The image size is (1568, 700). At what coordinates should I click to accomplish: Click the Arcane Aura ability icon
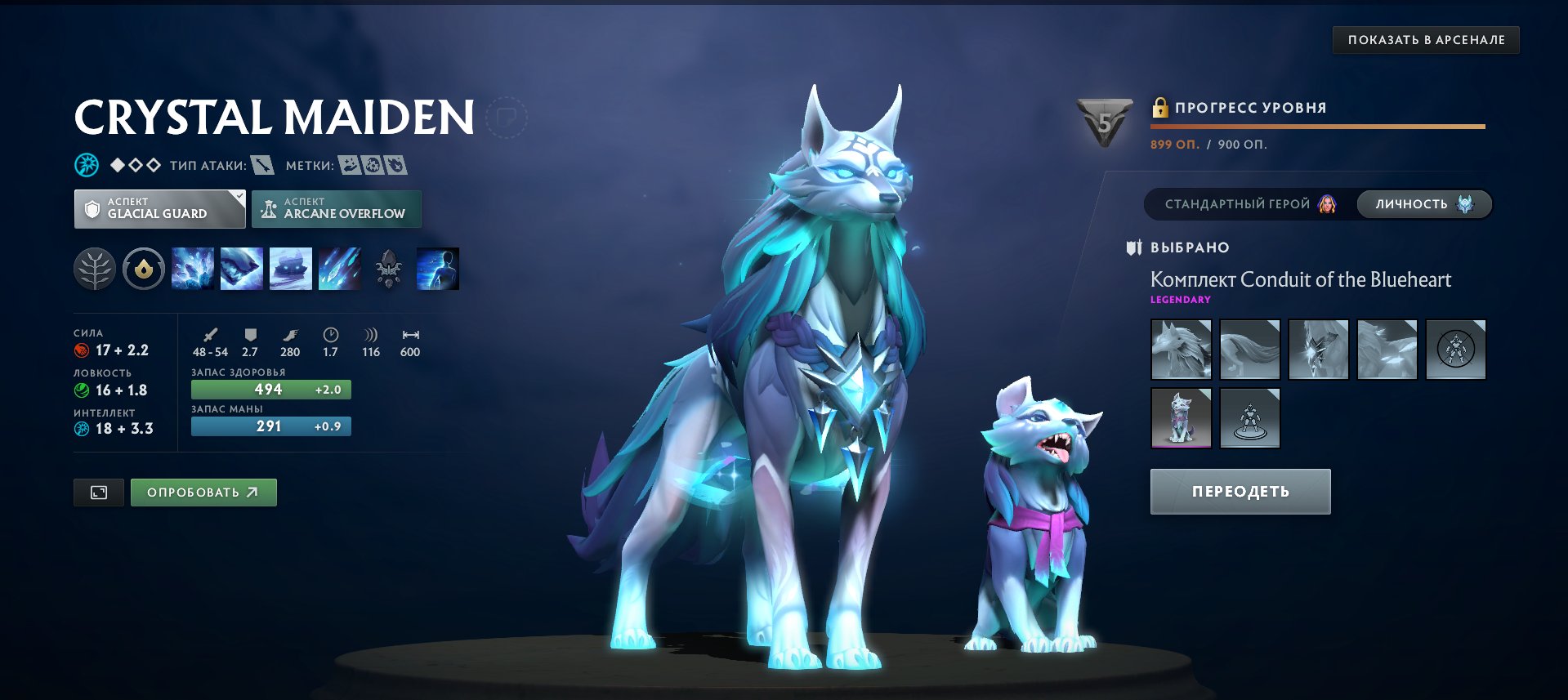pos(291,269)
